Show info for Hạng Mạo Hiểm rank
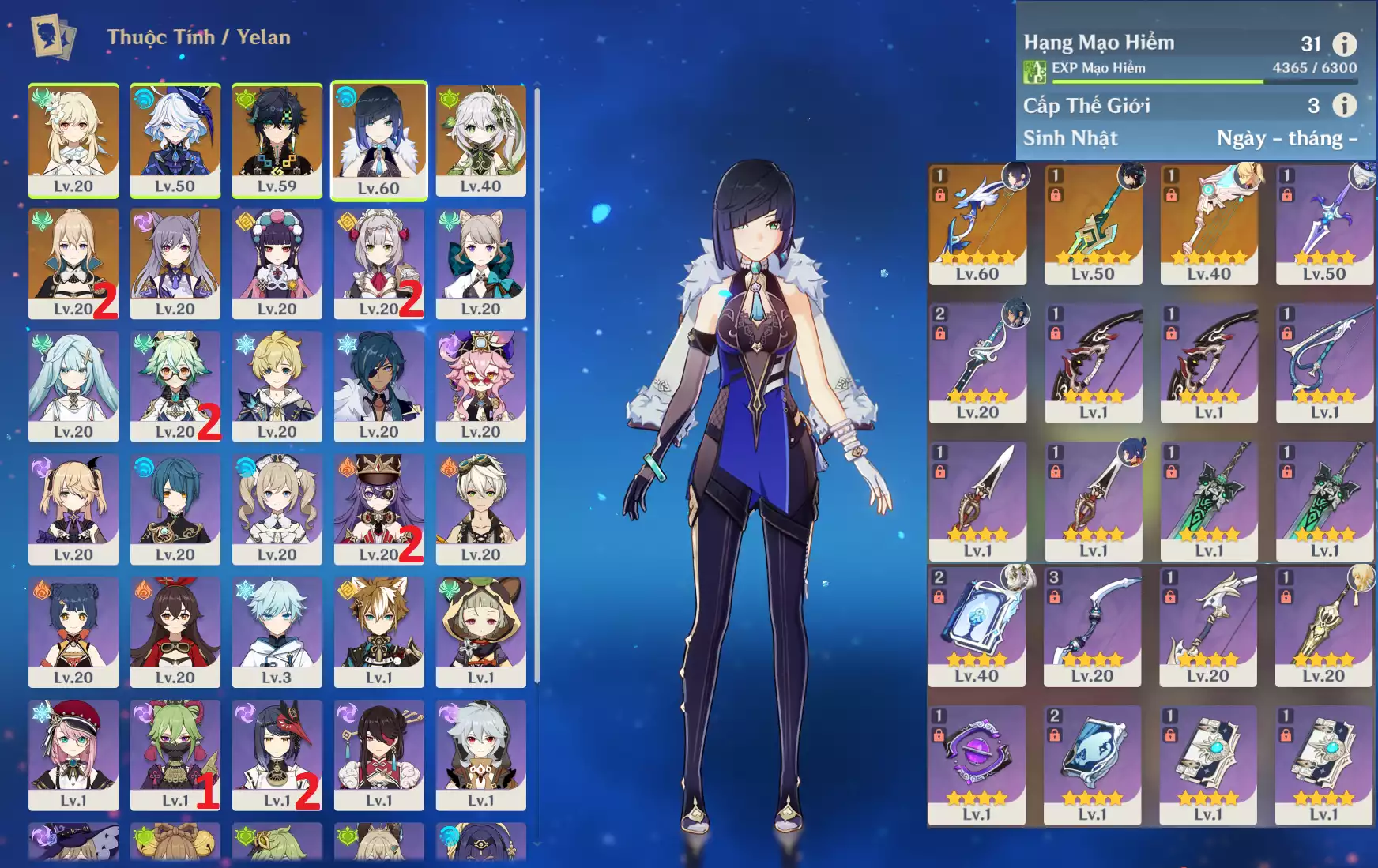 (1344, 44)
